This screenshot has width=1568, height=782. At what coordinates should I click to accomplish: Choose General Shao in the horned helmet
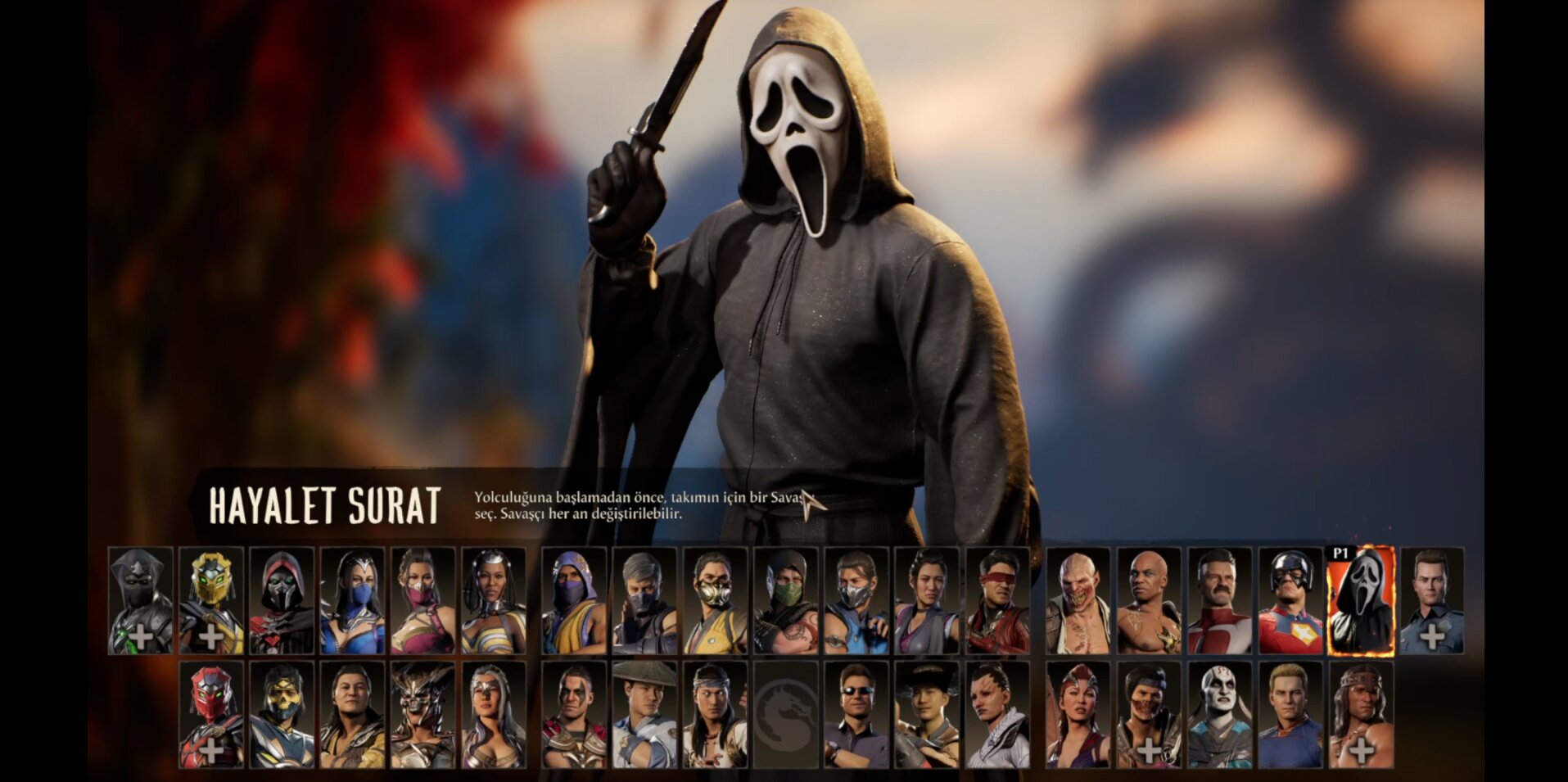pyautogui.click(x=423, y=715)
